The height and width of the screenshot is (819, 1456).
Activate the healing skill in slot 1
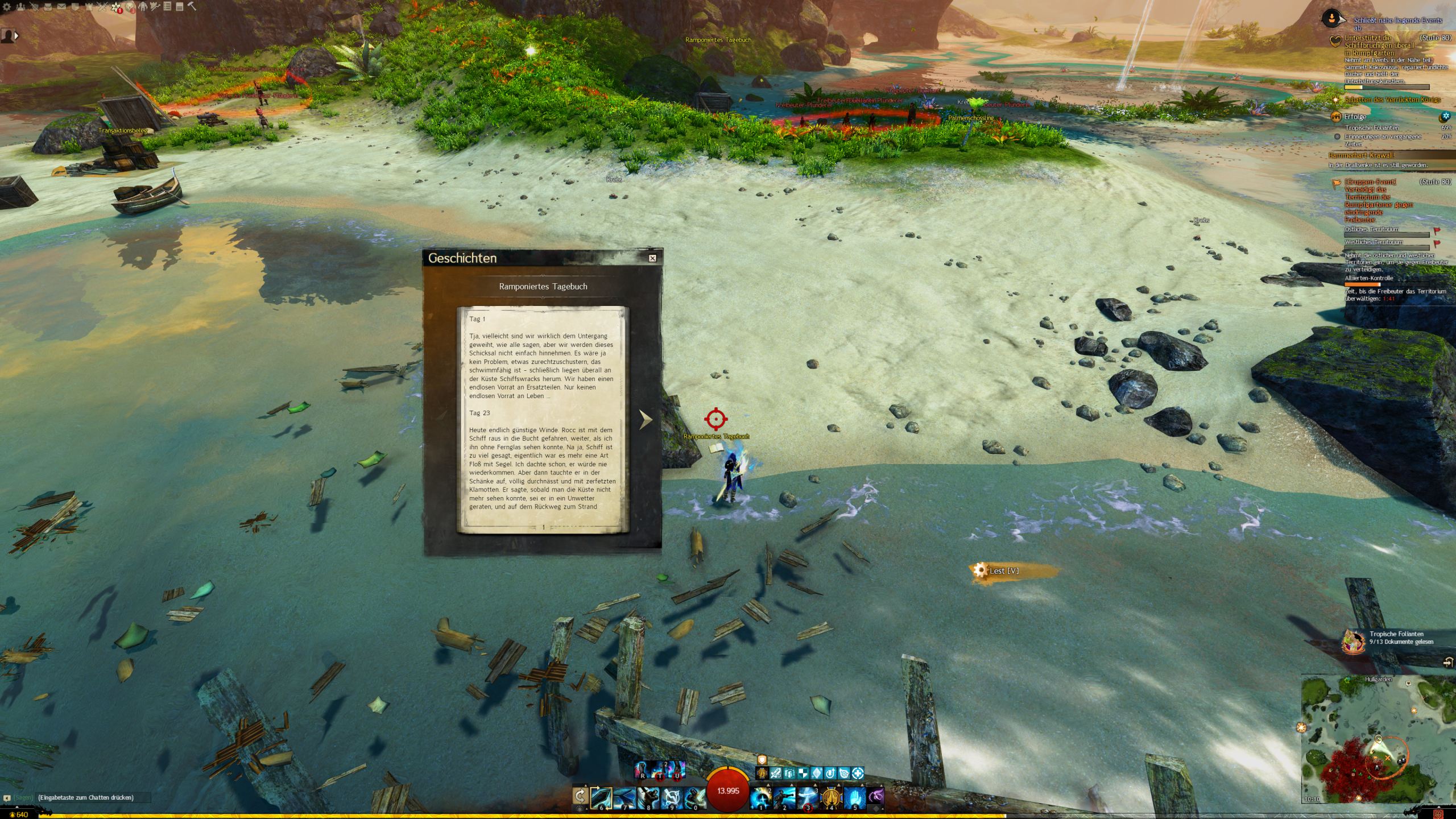[x=760, y=798]
